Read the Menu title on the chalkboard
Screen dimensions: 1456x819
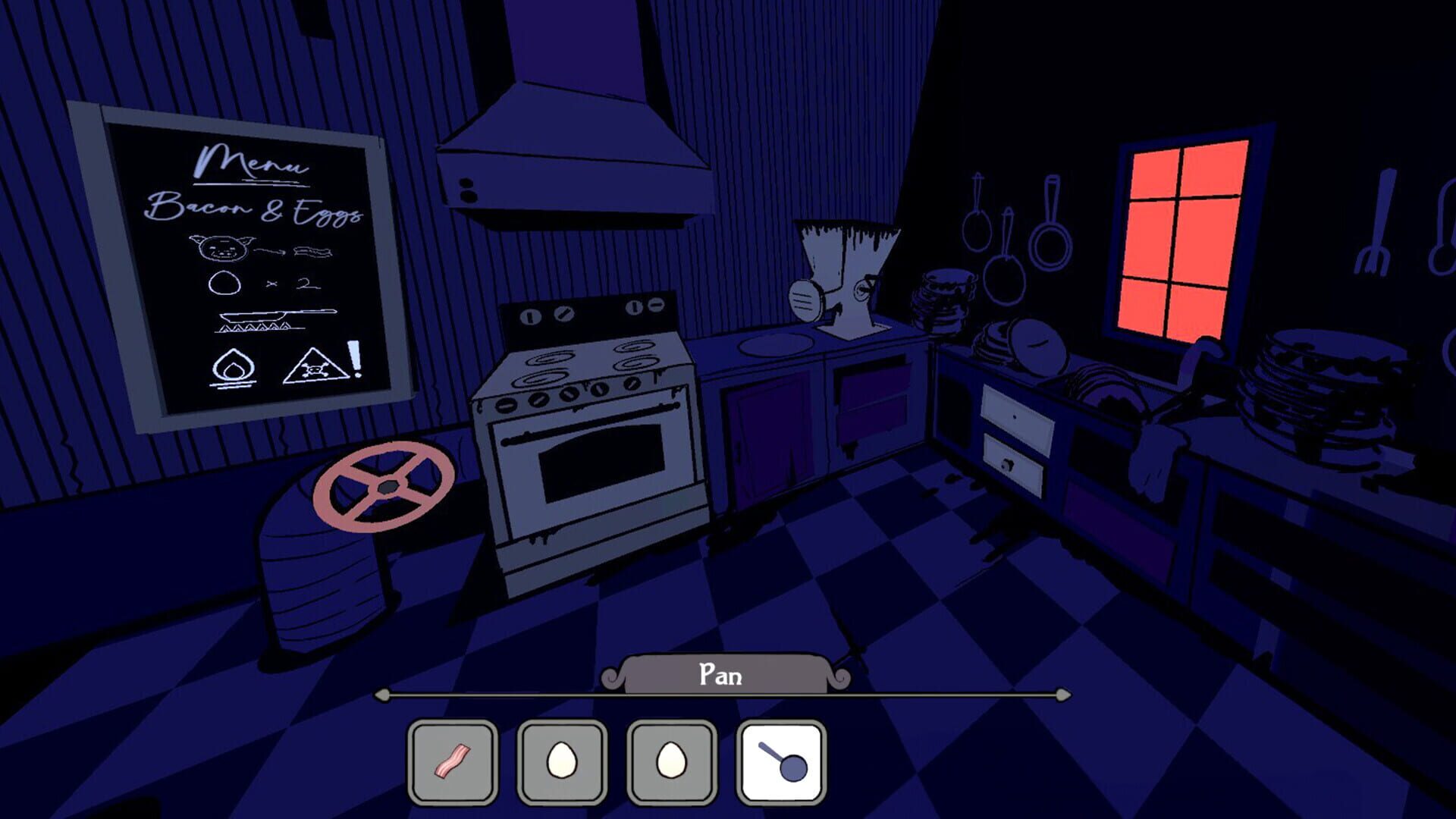(250, 161)
